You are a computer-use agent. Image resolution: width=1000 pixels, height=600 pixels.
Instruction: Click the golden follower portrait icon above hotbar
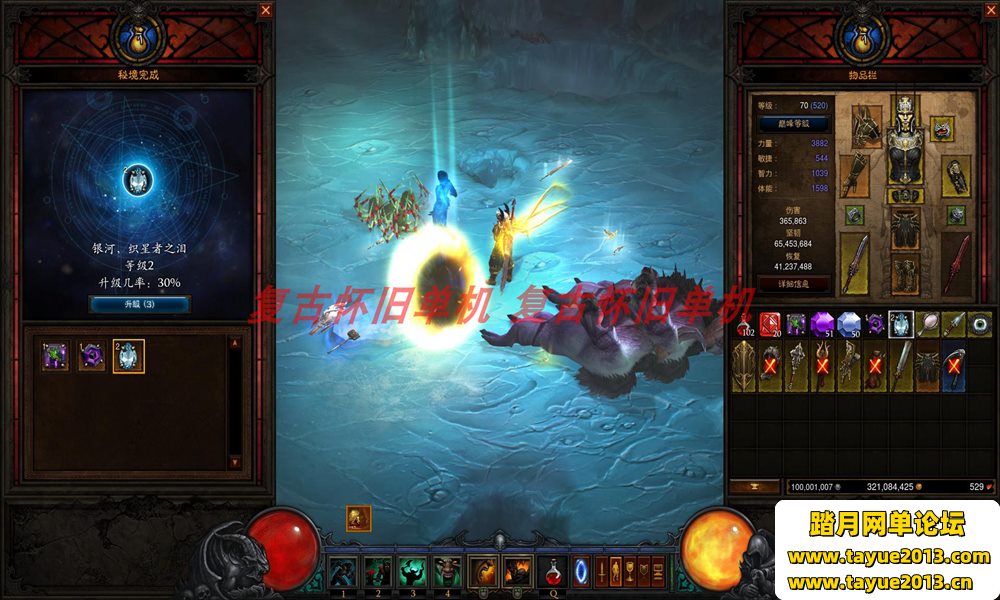359,518
